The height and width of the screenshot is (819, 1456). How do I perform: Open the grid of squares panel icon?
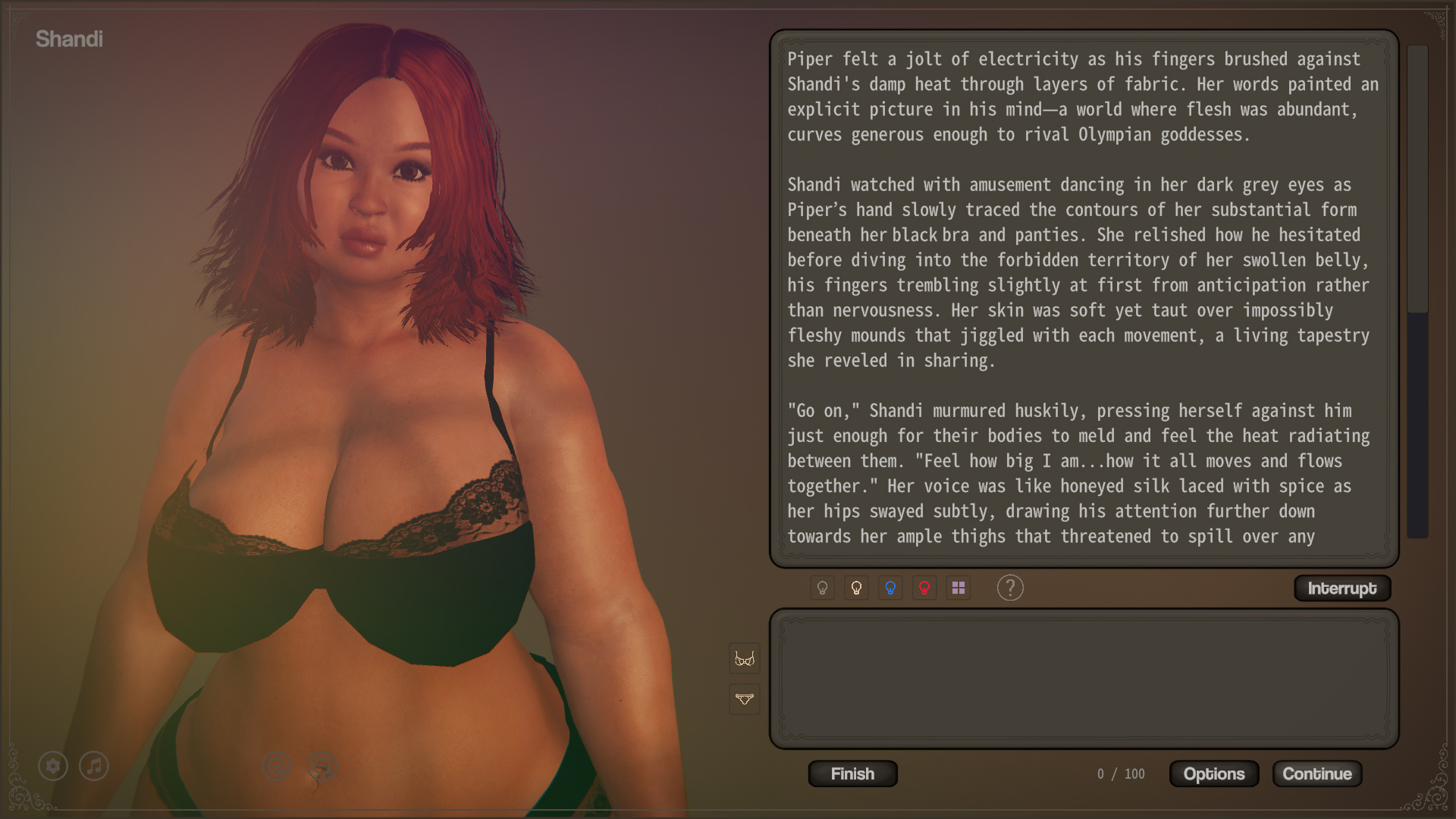point(958,588)
